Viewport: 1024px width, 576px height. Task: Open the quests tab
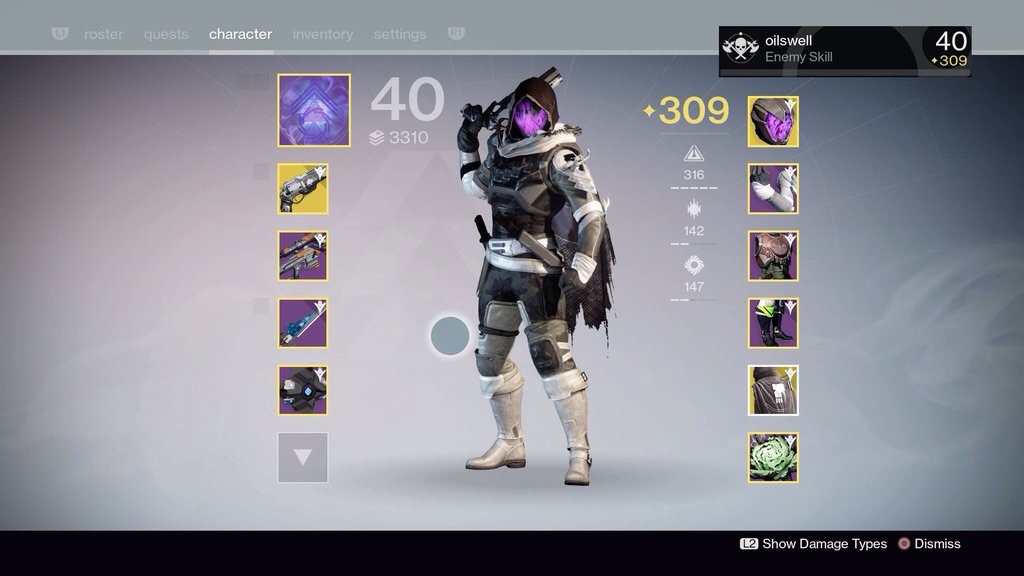(x=166, y=34)
